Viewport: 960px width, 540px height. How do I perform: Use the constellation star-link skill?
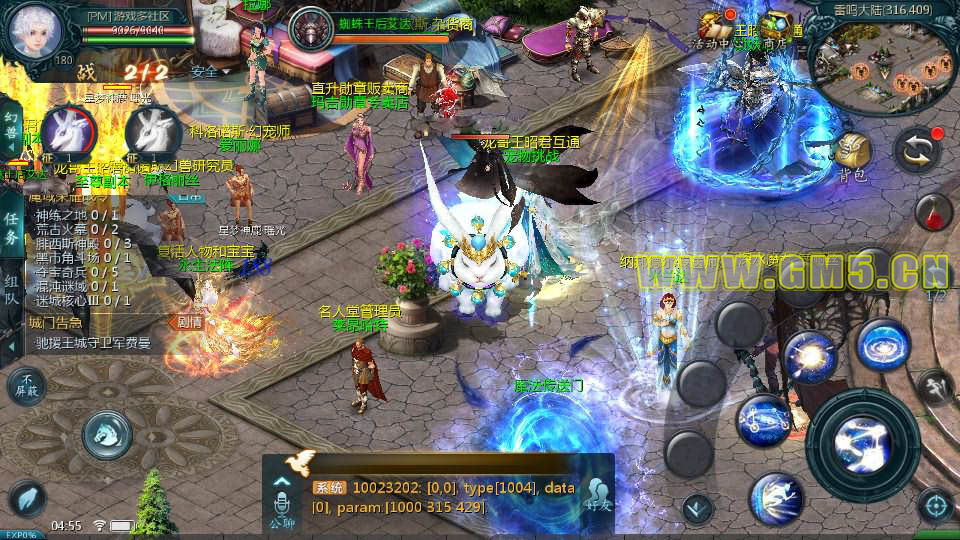click(765, 420)
